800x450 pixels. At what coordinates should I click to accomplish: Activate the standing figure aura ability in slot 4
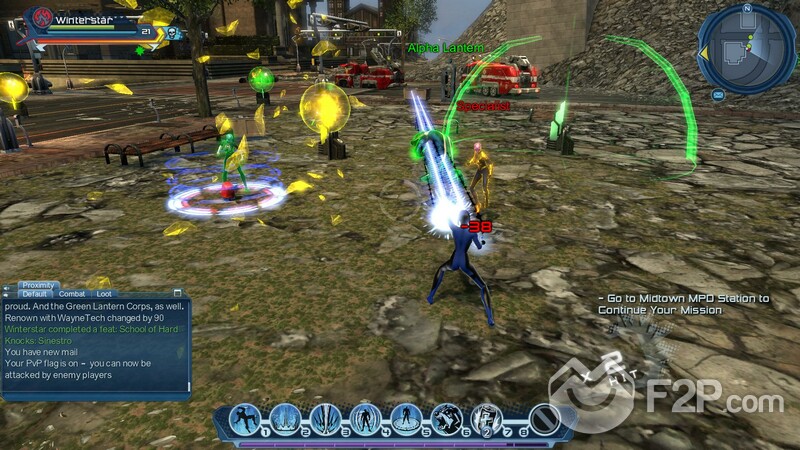(x=366, y=417)
